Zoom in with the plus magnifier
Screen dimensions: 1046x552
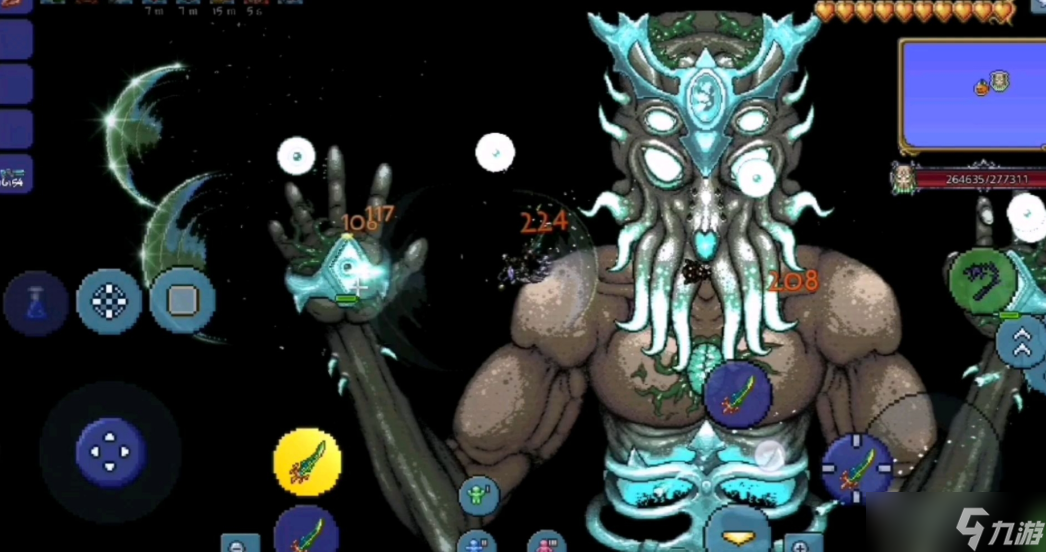point(799,545)
